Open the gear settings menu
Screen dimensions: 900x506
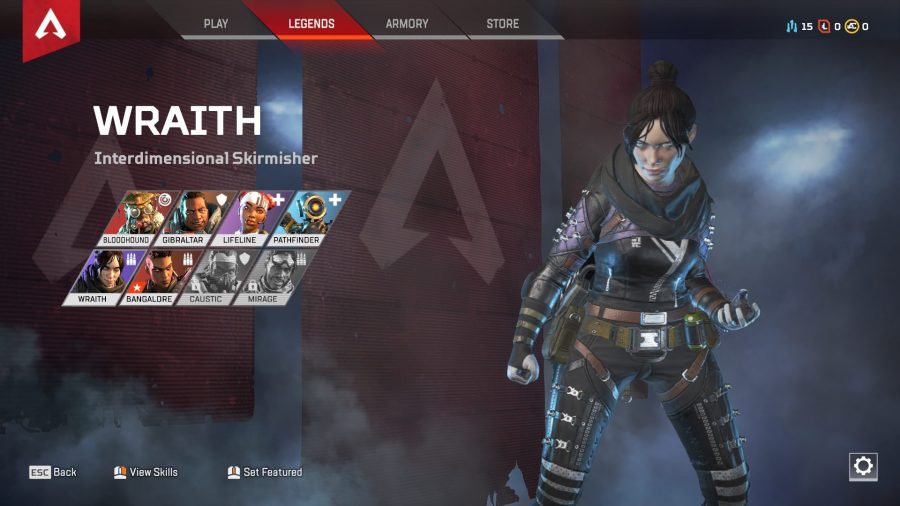863,466
